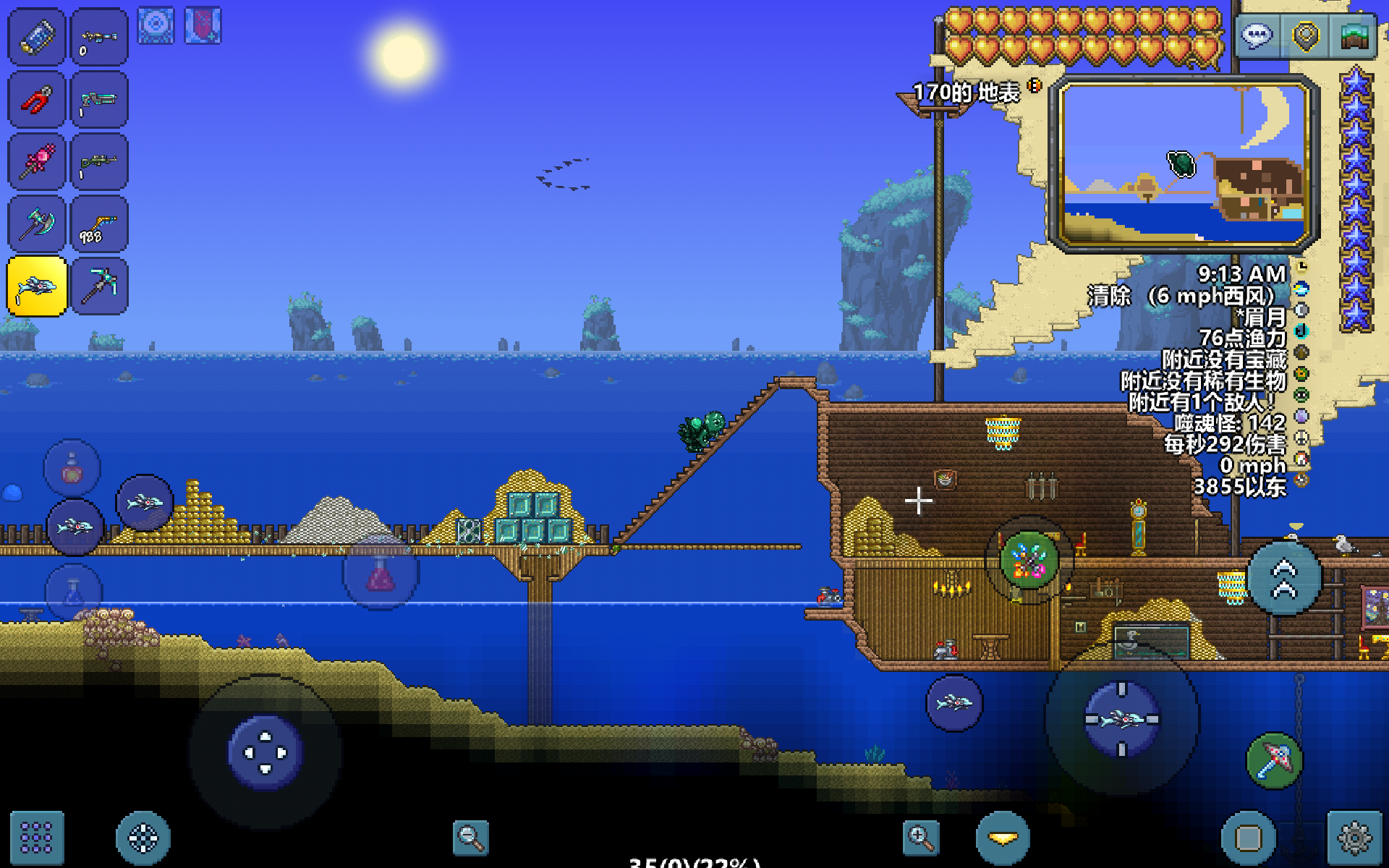
Task: Use the pickaxe quick-action button
Action: click(x=1274, y=761)
